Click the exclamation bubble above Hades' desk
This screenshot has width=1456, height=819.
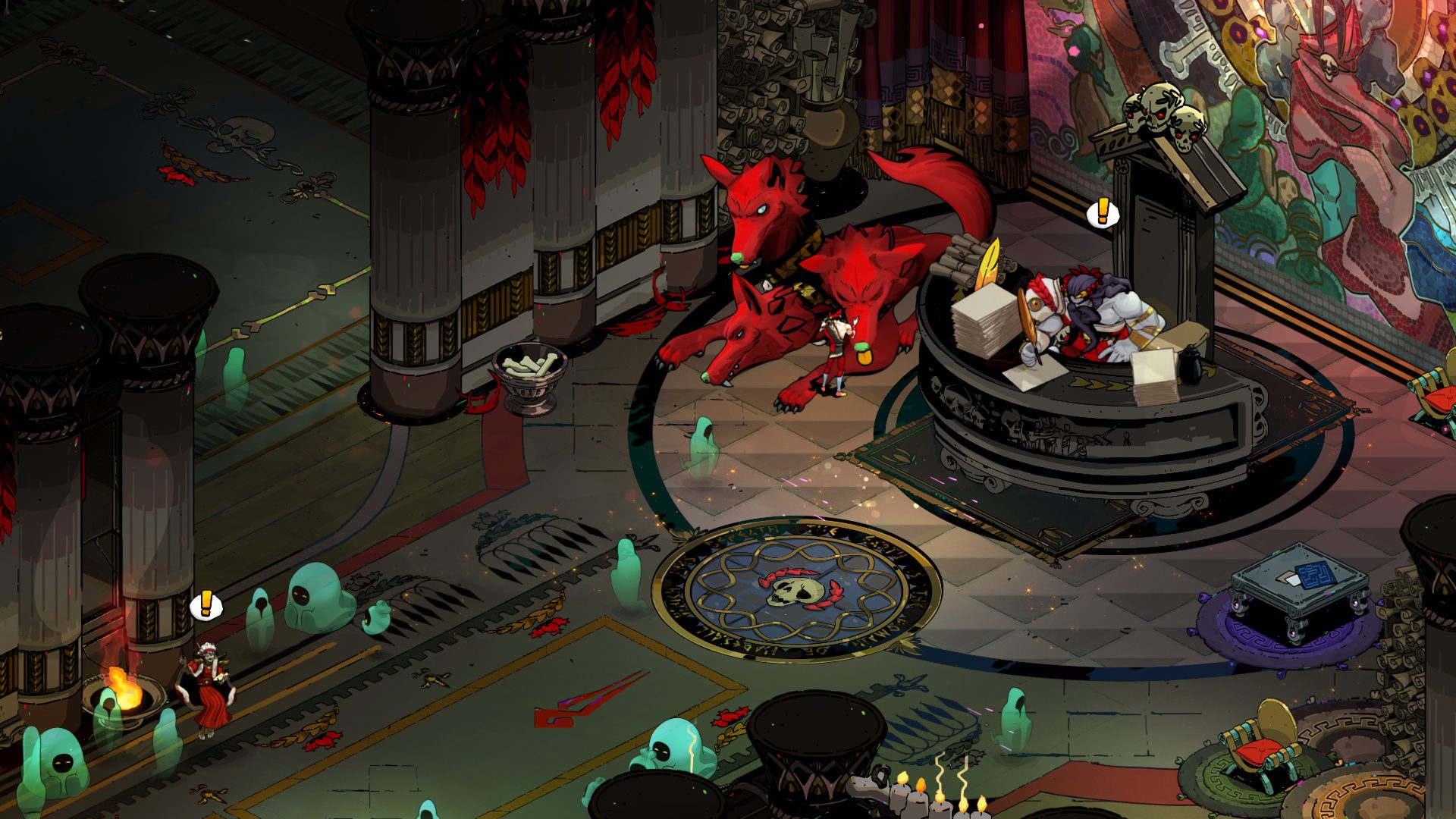coord(1102,213)
